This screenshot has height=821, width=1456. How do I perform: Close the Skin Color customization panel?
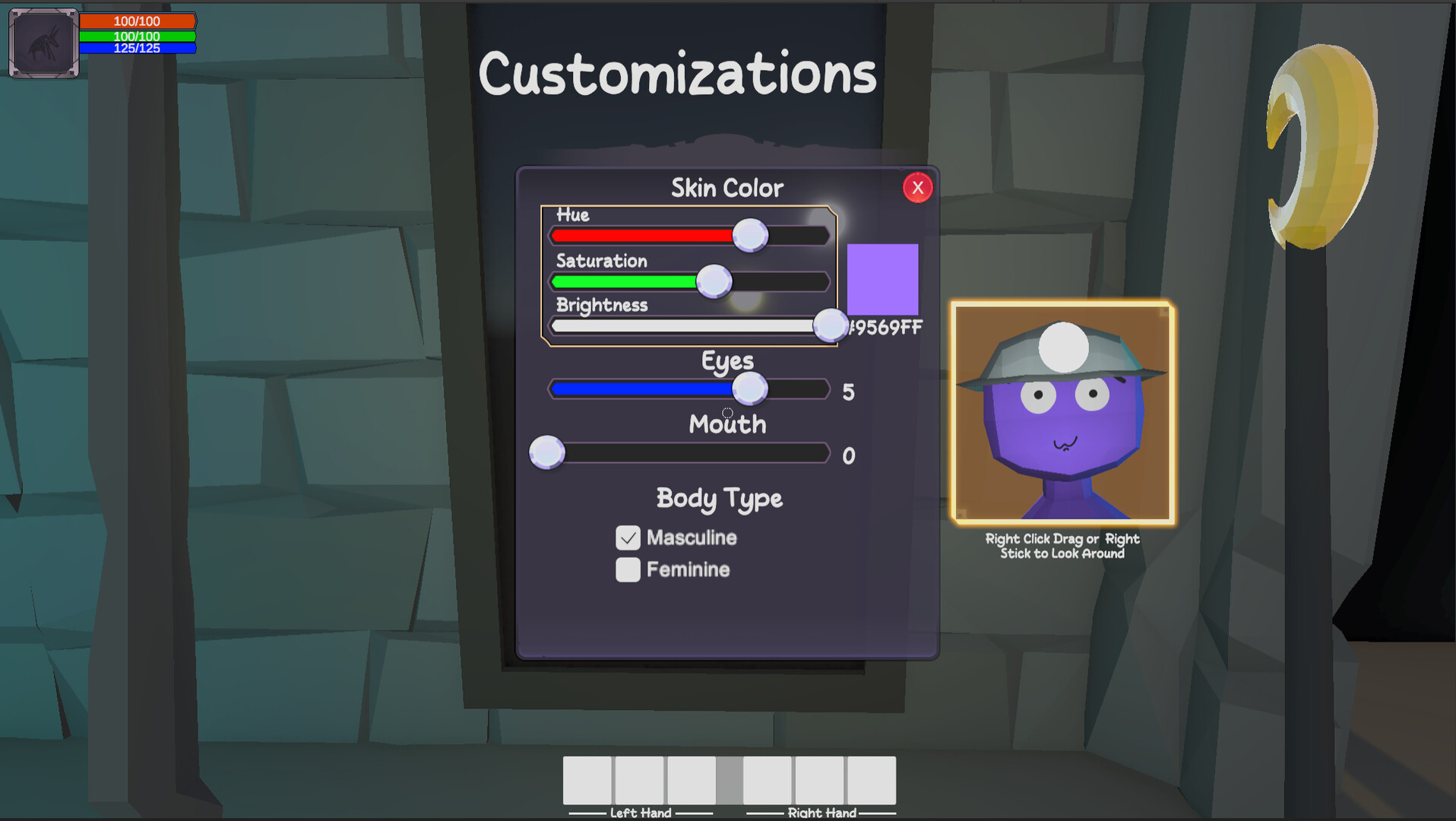point(917,188)
